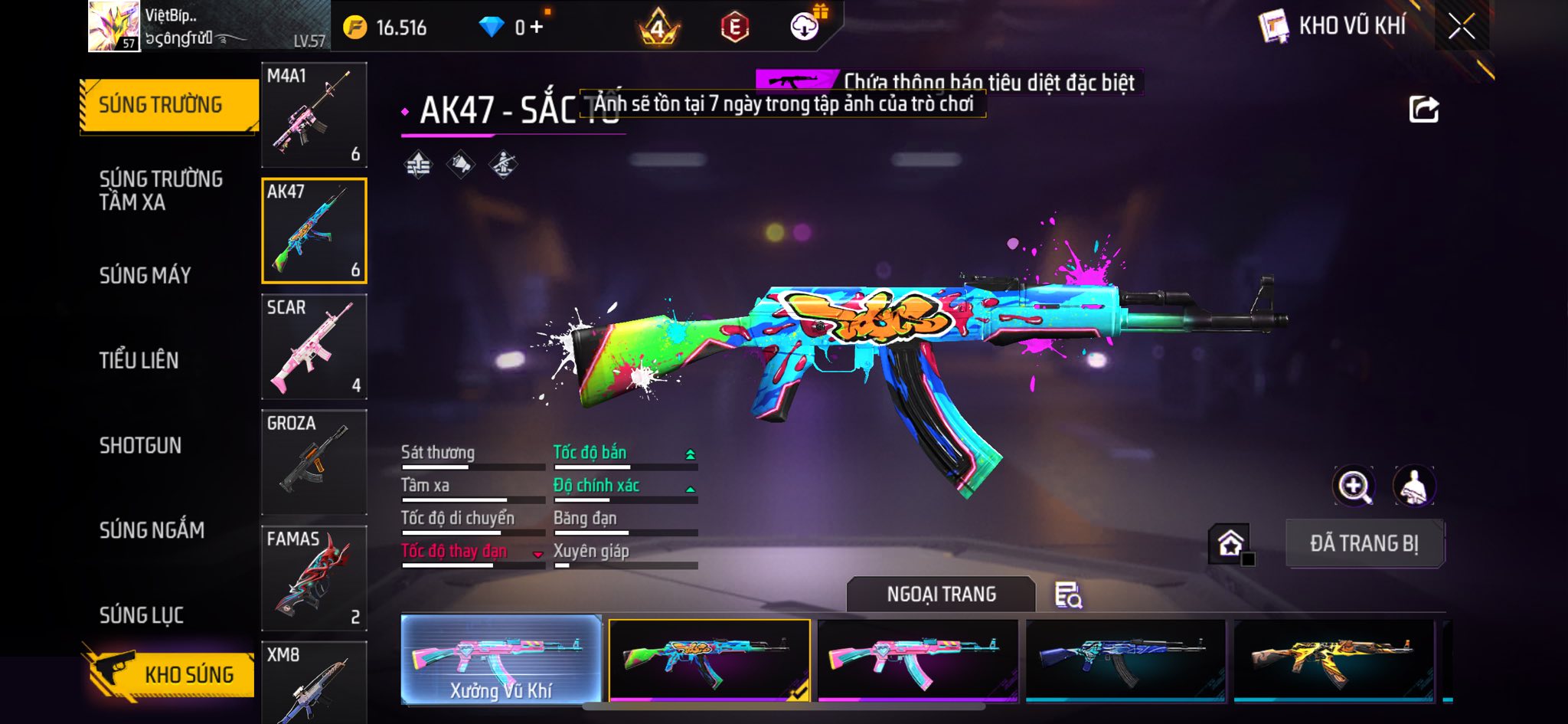Pick the FAMAS weapon tile
The height and width of the screenshot is (724, 1568).
click(314, 578)
